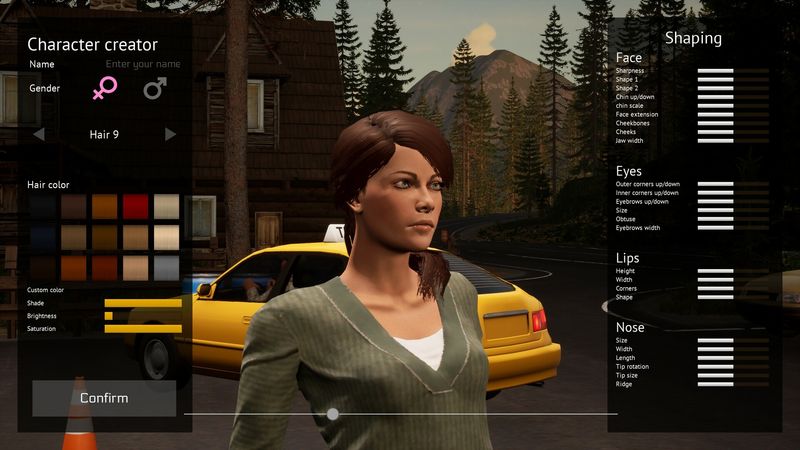Click the character rotation slider handle
The width and height of the screenshot is (800, 450).
[x=333, y=413]
